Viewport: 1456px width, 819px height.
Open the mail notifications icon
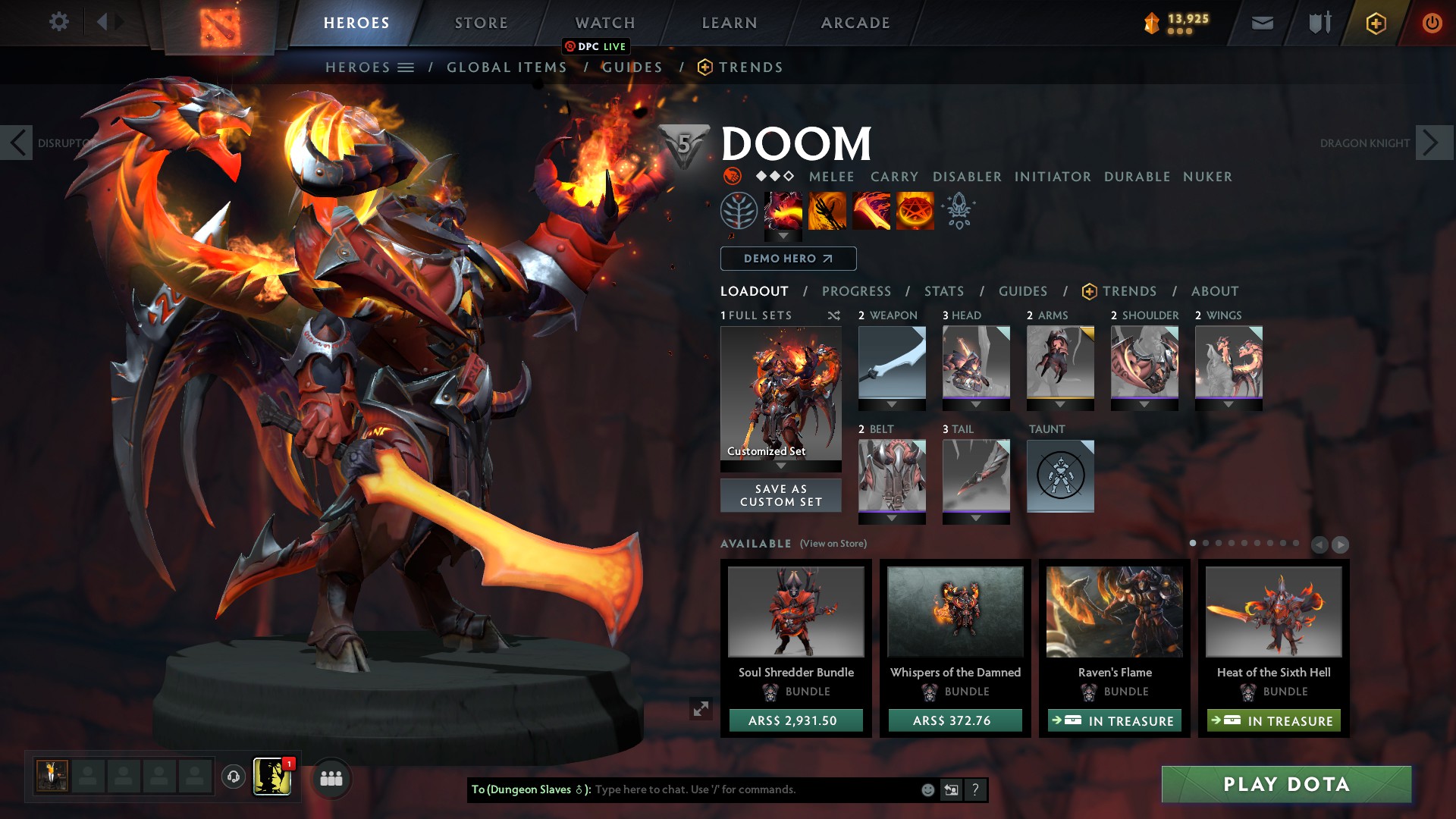click(1261, 23)
